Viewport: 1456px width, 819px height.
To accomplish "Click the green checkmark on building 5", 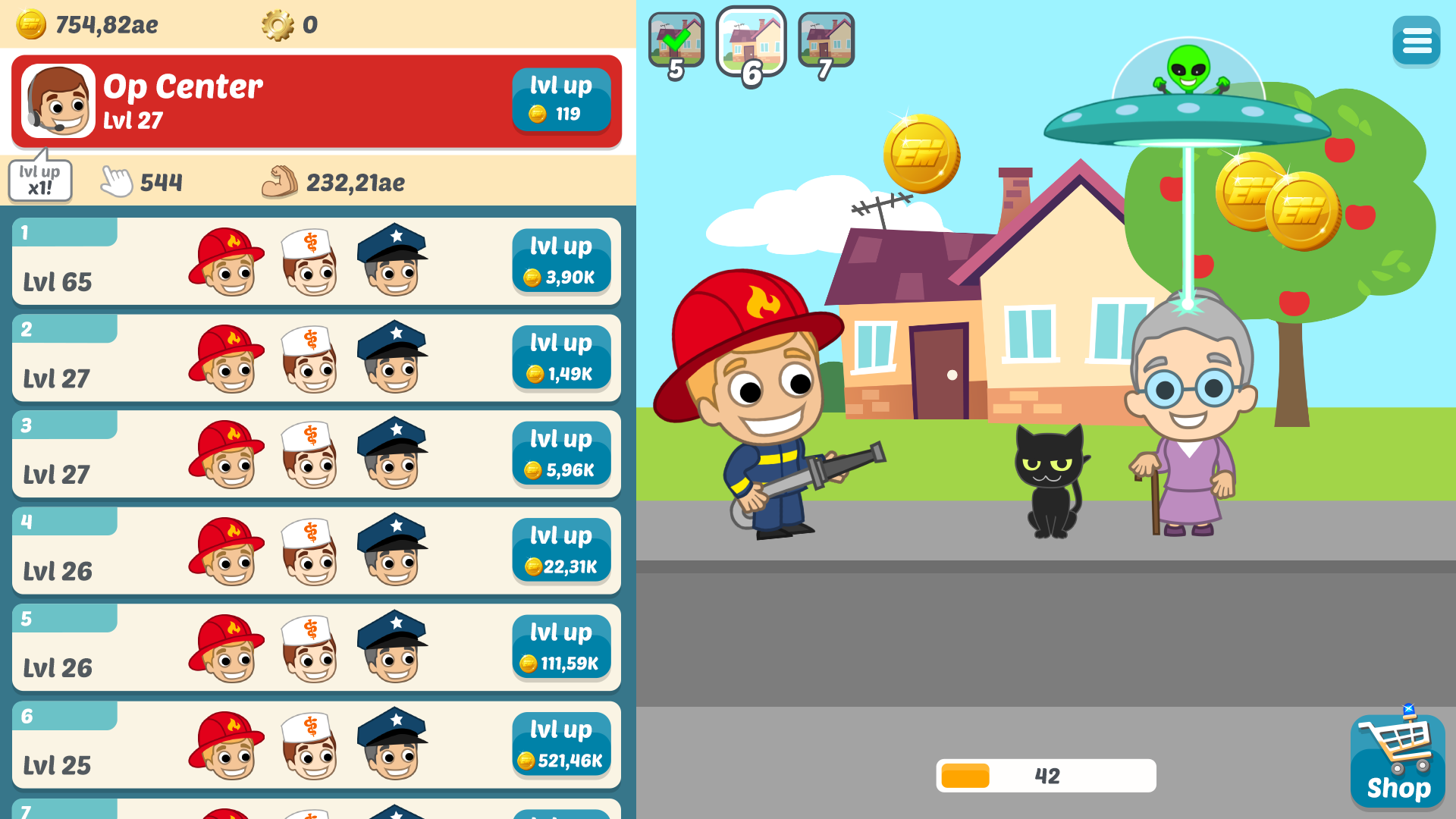I will [677, 39].
